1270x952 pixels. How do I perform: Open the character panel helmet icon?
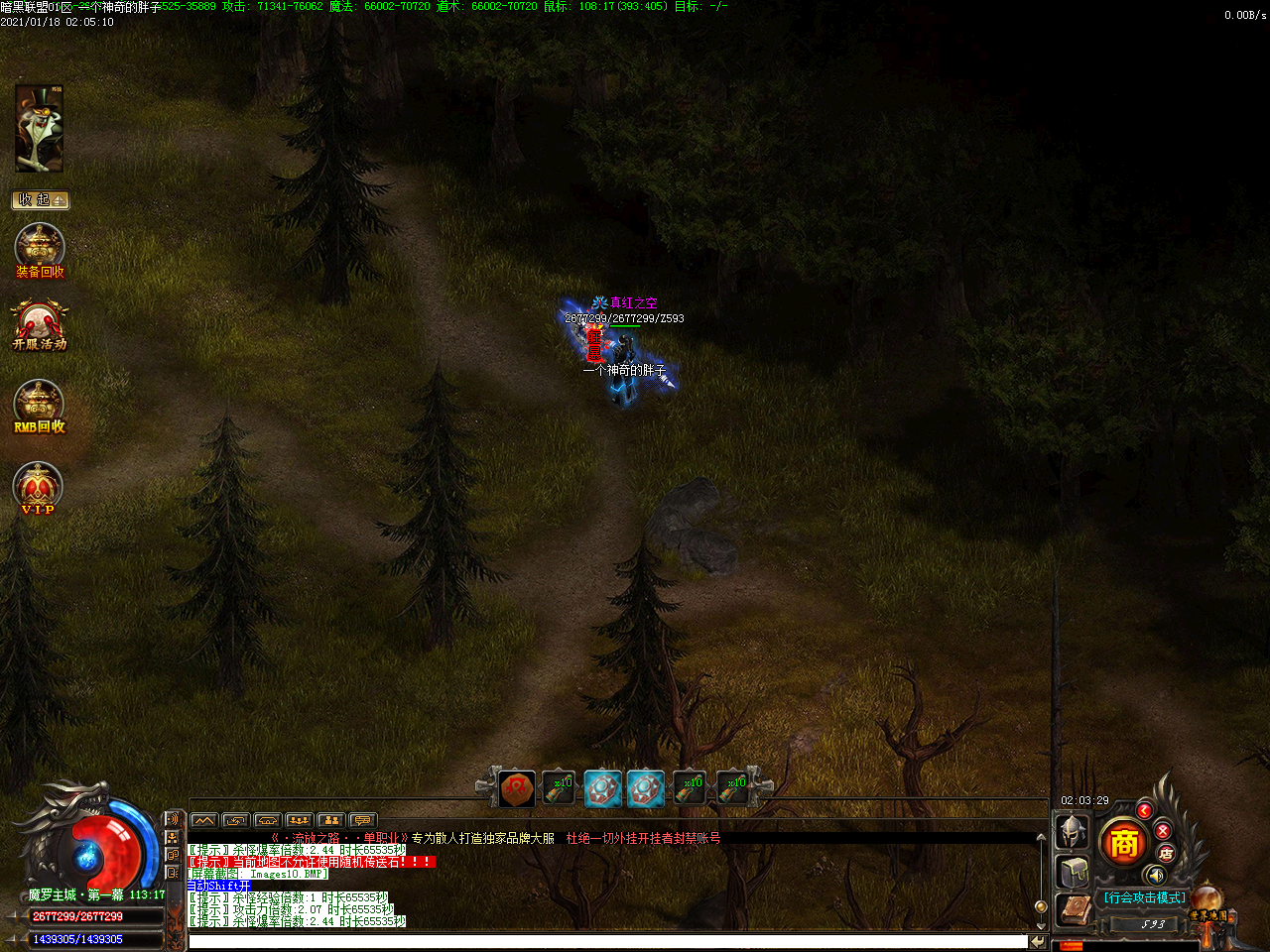1073,832
